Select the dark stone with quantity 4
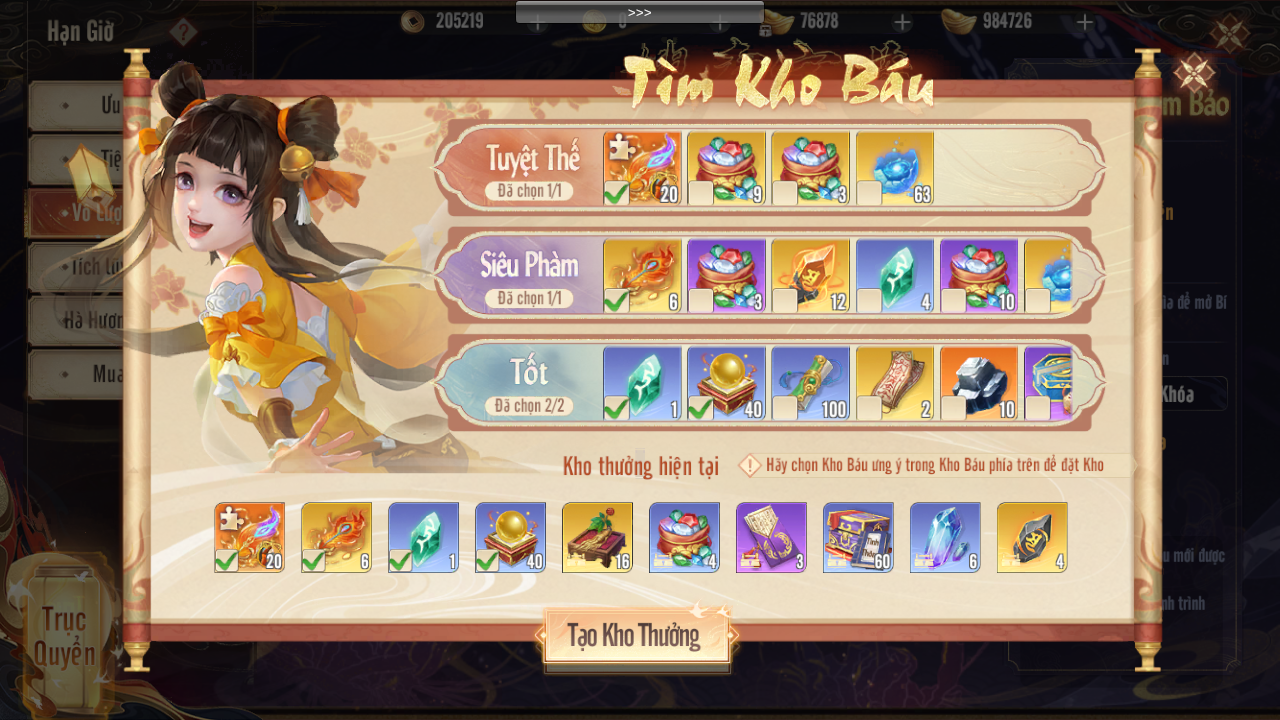The height and width of the screenshot is (720, 1280). click(1032, 537)
